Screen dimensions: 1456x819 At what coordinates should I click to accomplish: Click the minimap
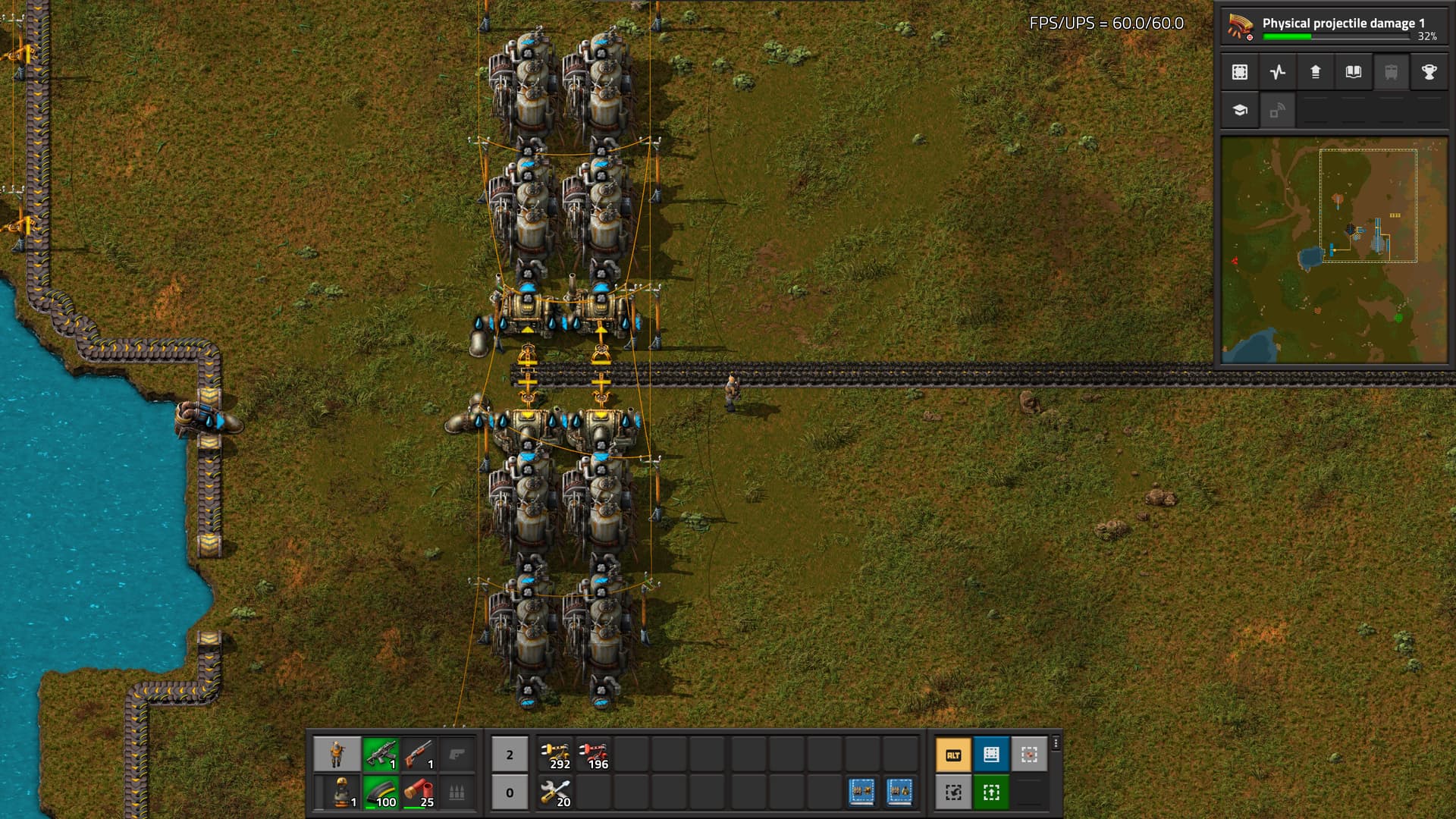pyautogui.click(x=1333, y=250)
